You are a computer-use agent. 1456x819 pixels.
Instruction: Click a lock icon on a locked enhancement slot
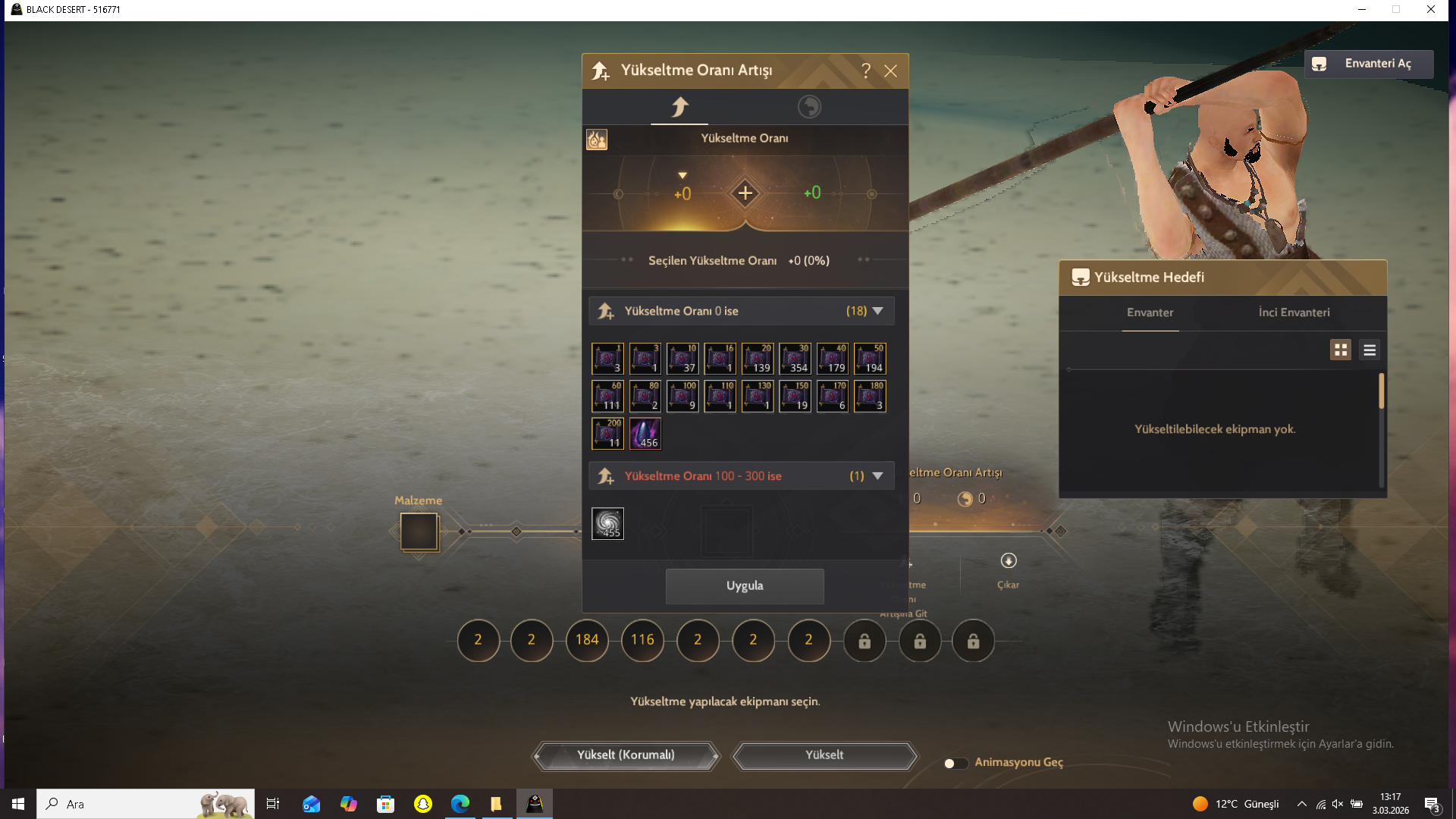point(864,641)
